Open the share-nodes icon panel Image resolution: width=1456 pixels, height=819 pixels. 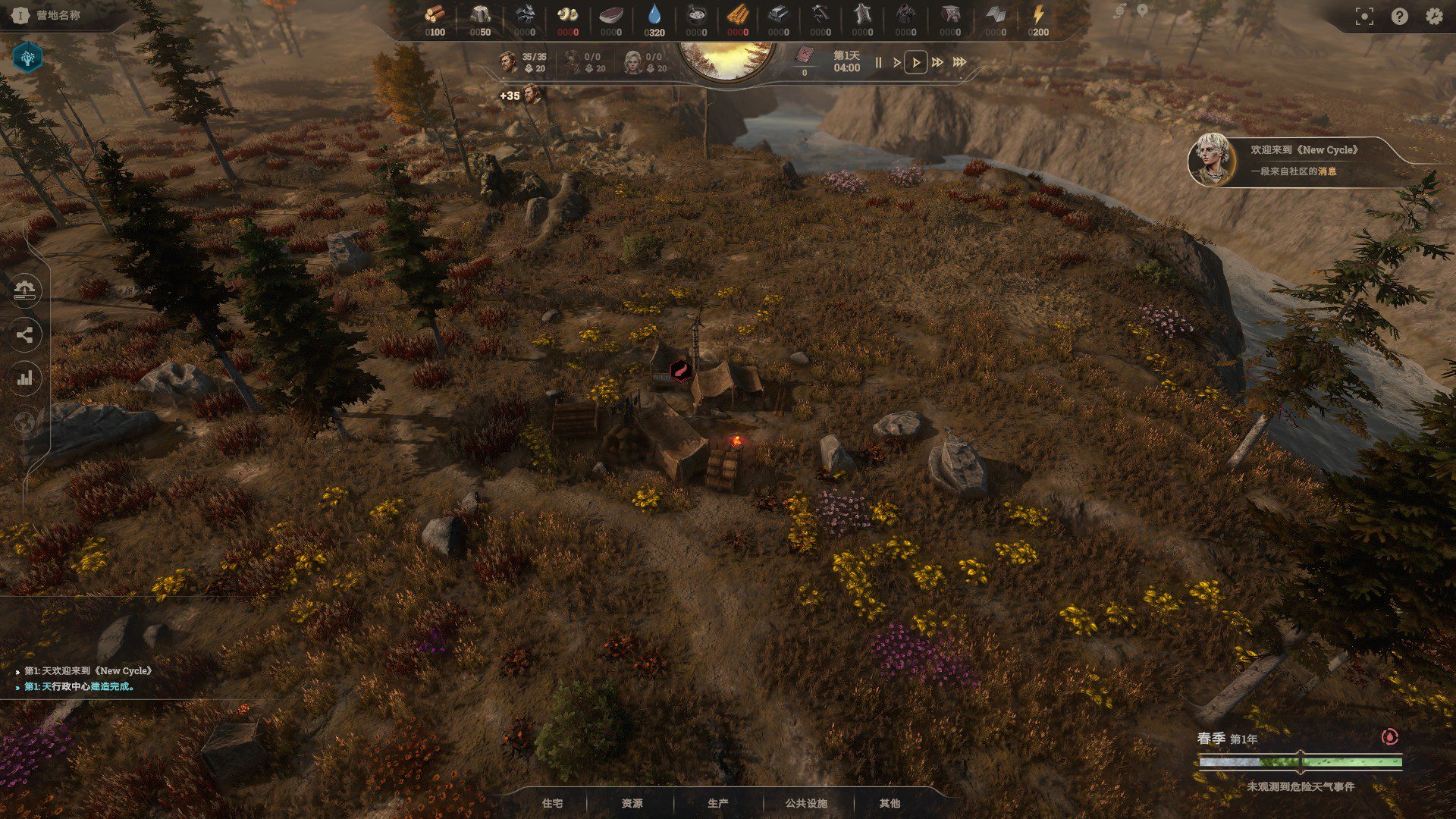pyautogui.click(x=25, y=334)
